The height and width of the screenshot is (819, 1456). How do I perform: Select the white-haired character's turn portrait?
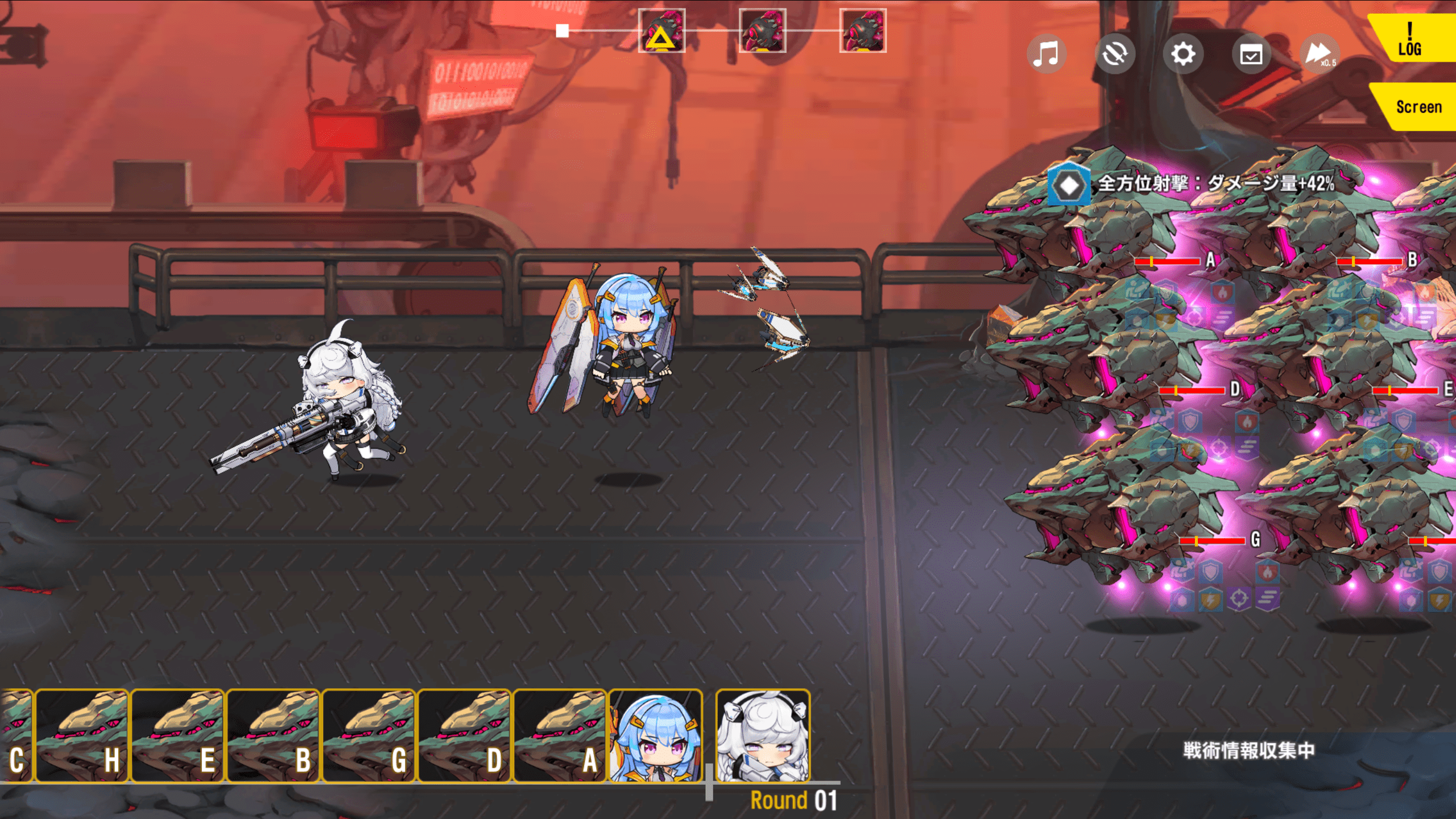coord(763,735)
